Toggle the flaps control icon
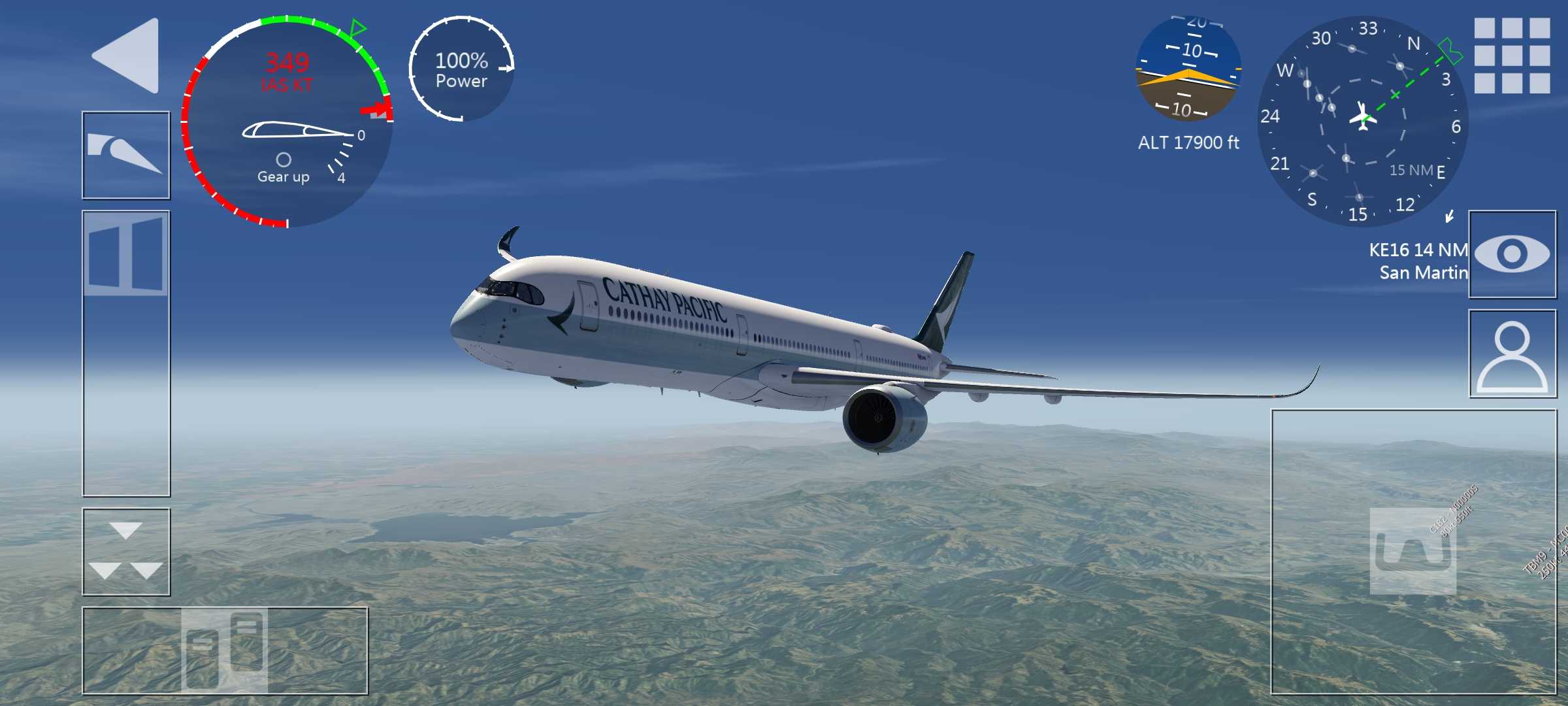This screenshot has height=706, width=1568. pos(125,155)
